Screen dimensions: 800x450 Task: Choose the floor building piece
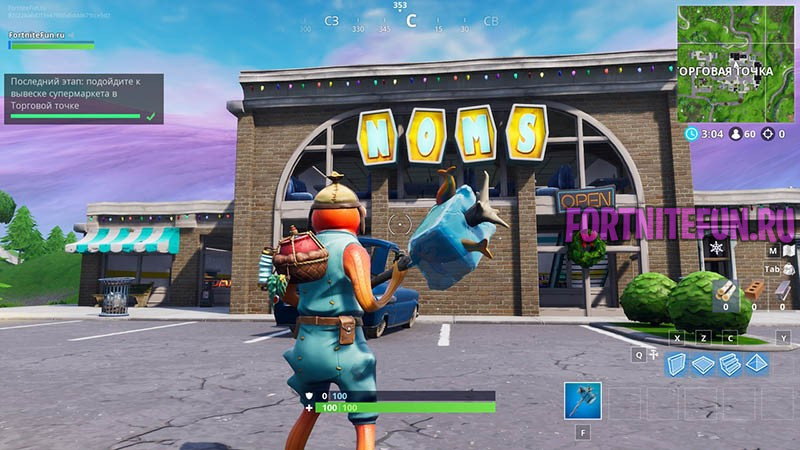coord(704,364)
